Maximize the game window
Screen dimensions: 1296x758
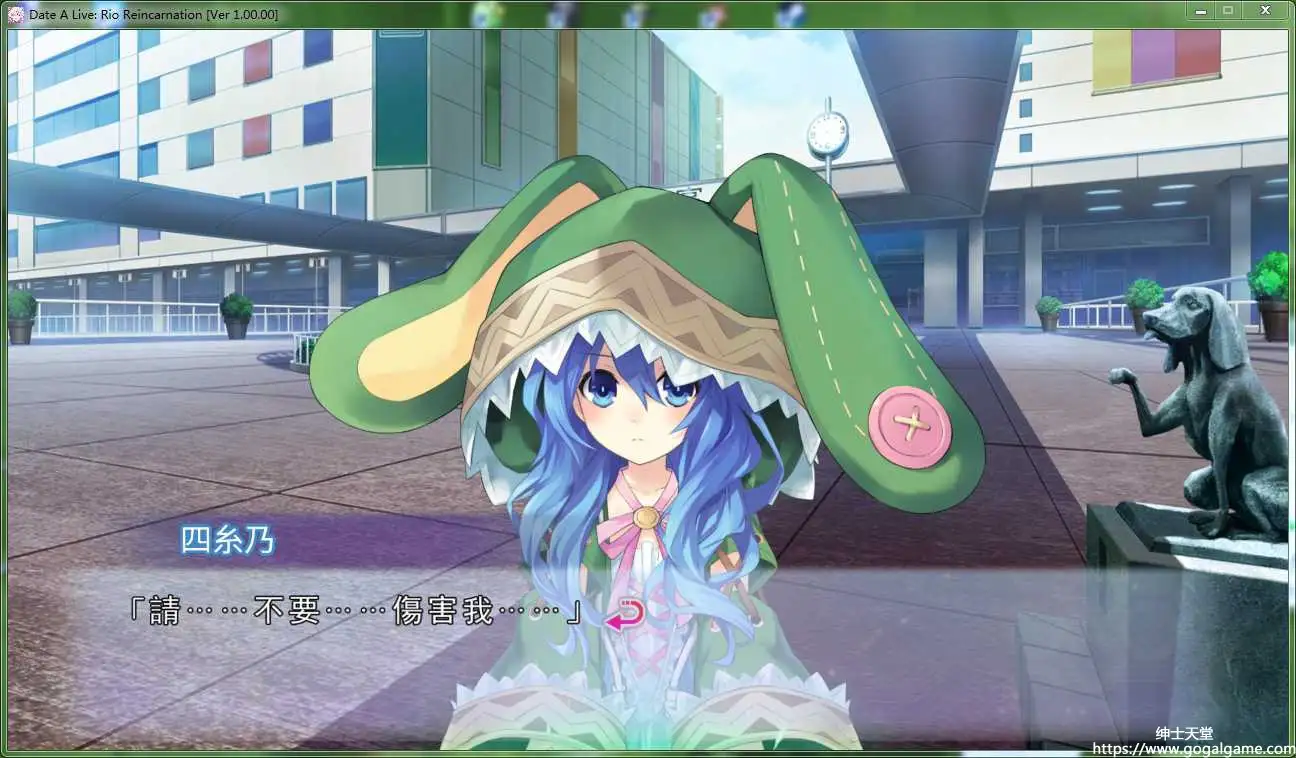1230,10
